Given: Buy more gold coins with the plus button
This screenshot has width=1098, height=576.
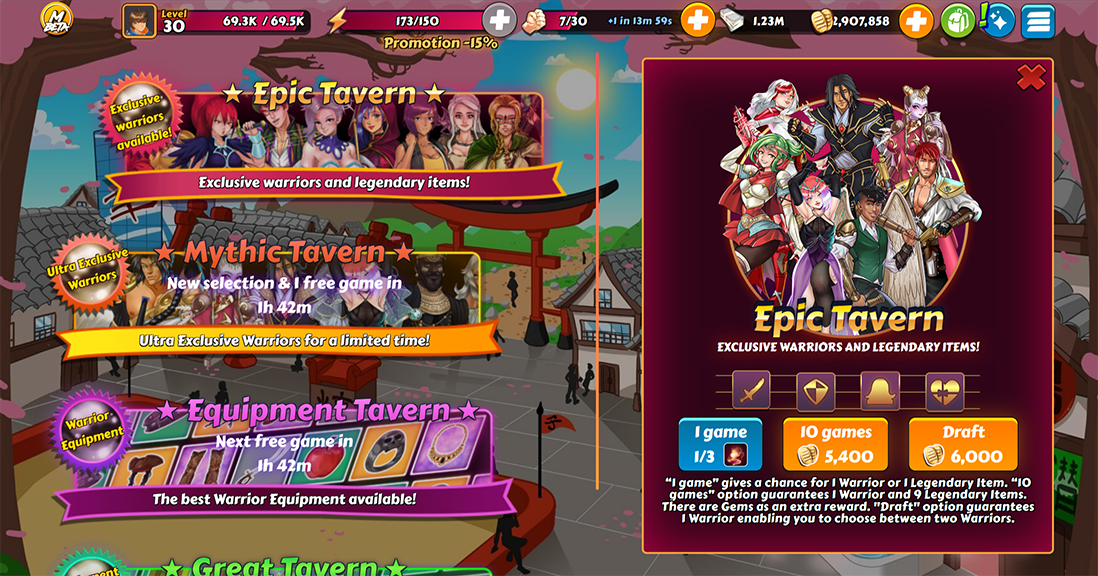Looking at the screenshot, I should click(915, 20).
